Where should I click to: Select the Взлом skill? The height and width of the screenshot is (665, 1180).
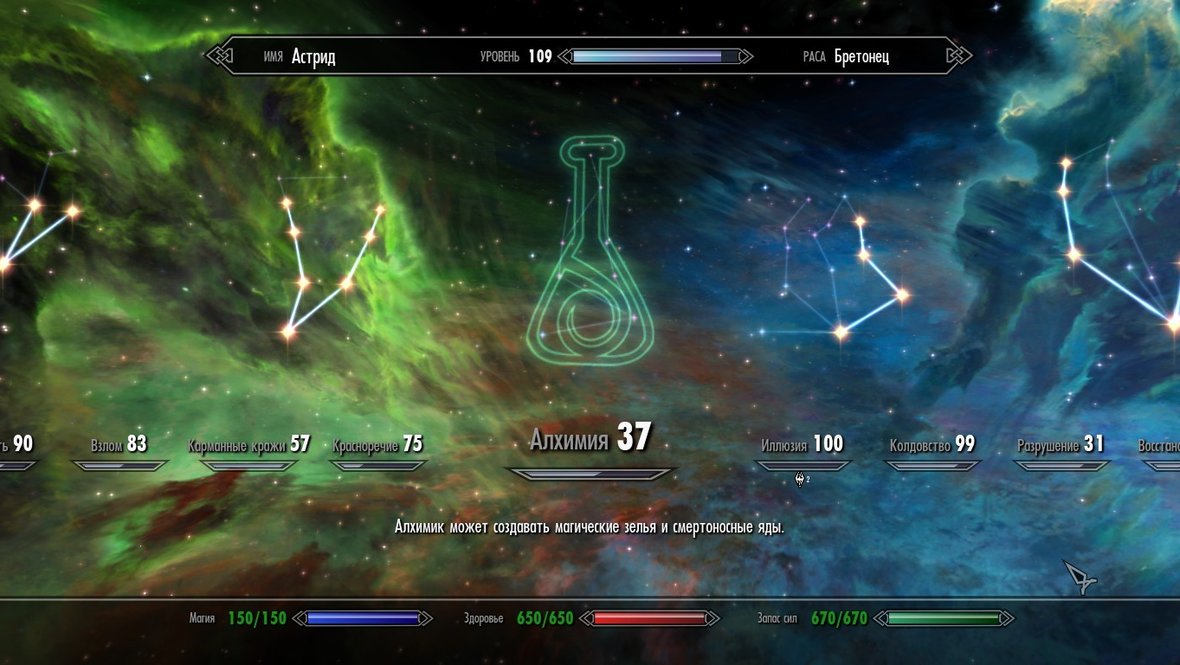118,445
